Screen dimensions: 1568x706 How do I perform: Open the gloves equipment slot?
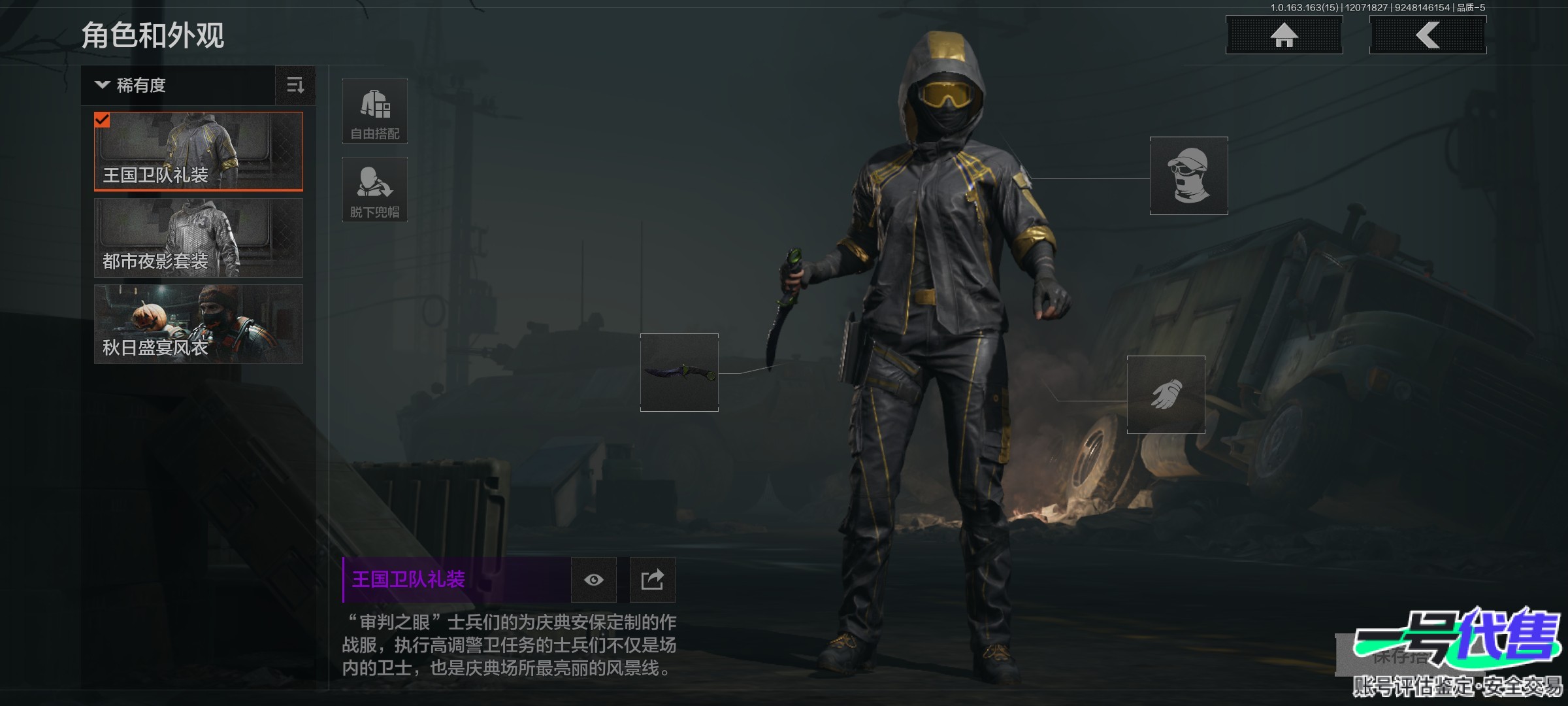pyautogui.click(x=1166, y=395)
